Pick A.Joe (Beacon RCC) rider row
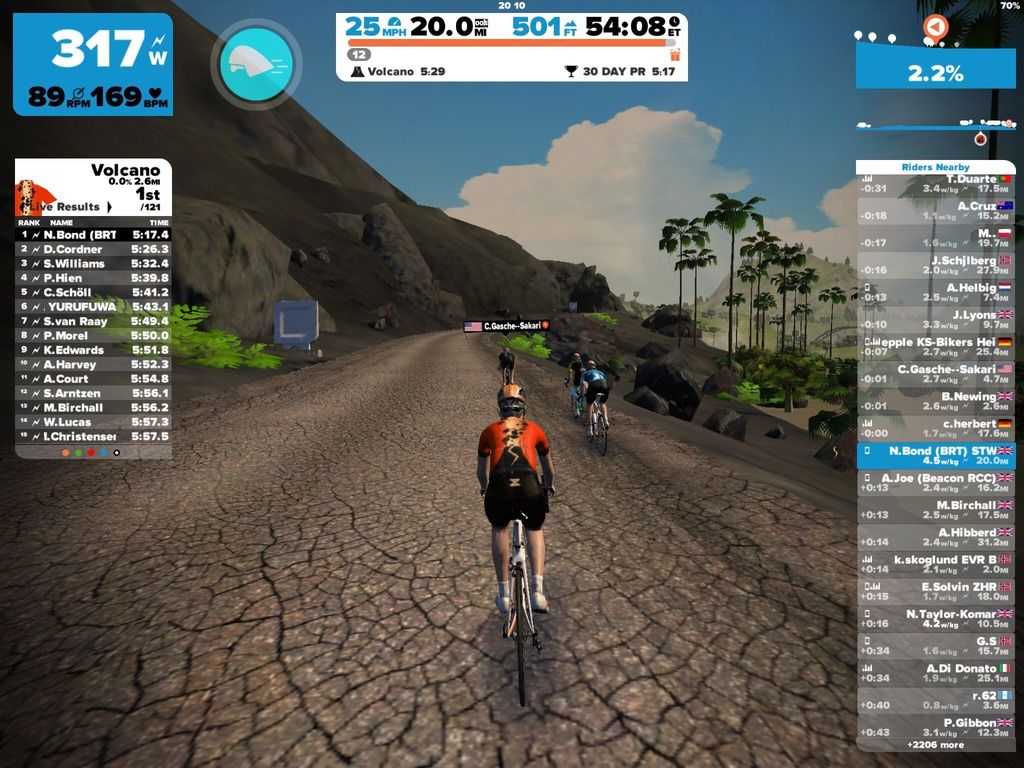1024x768 pixels. click(x=935, y=482)
